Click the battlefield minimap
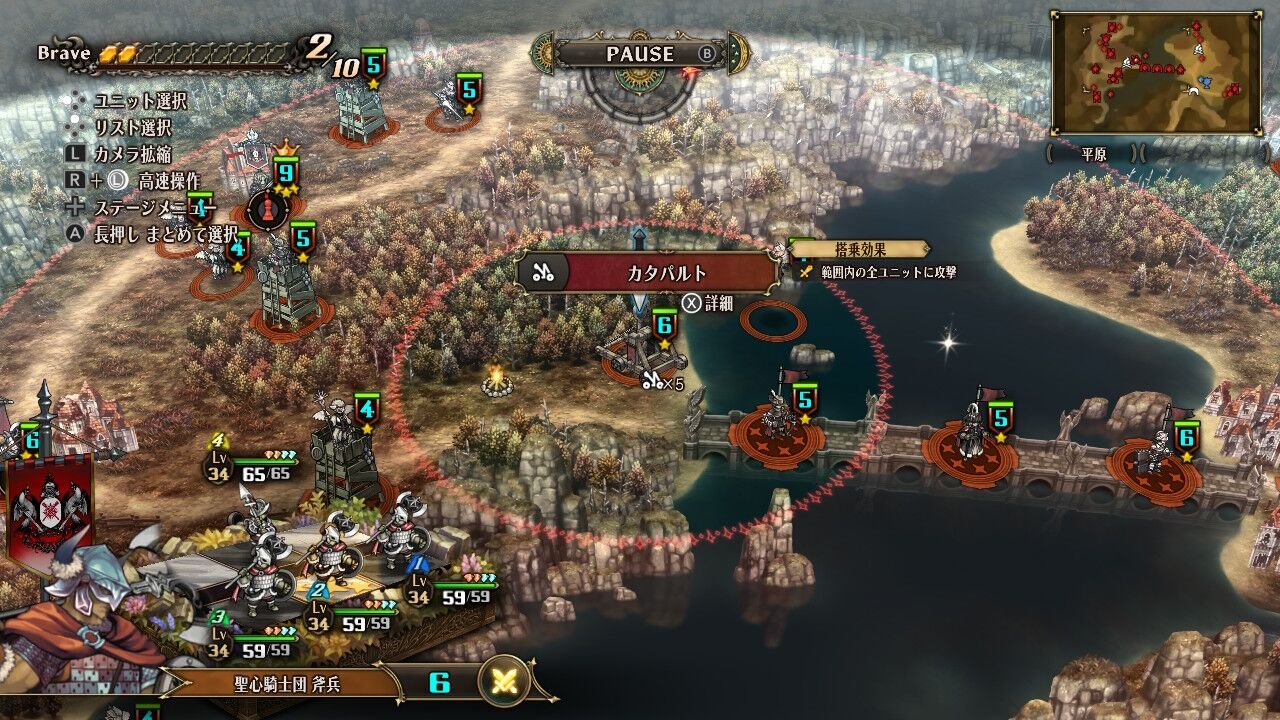The image size is (1280, 720). pyautogui.click(x=1155, y=73)
